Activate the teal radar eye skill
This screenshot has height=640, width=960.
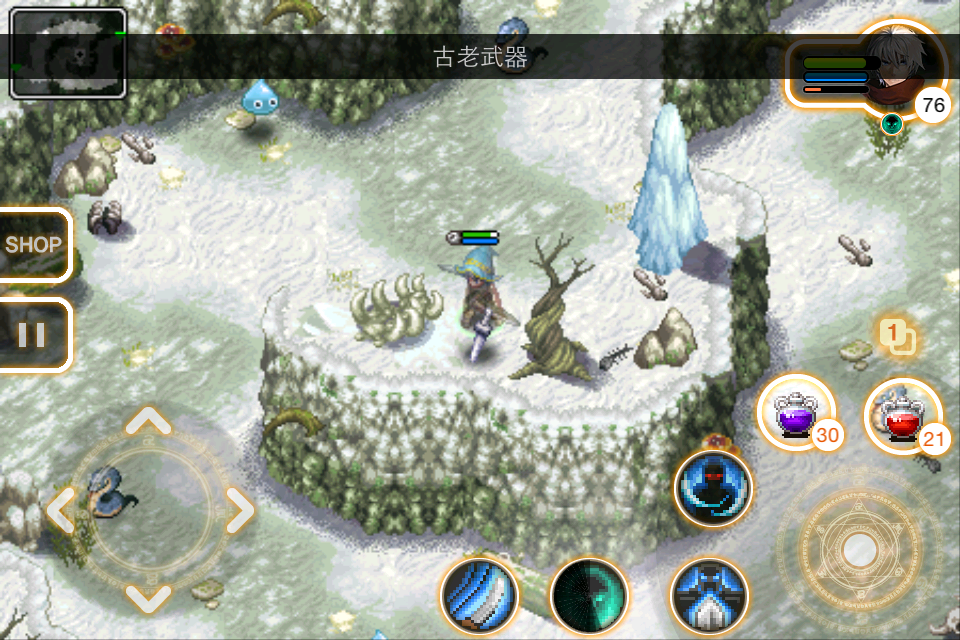point(589,596)
